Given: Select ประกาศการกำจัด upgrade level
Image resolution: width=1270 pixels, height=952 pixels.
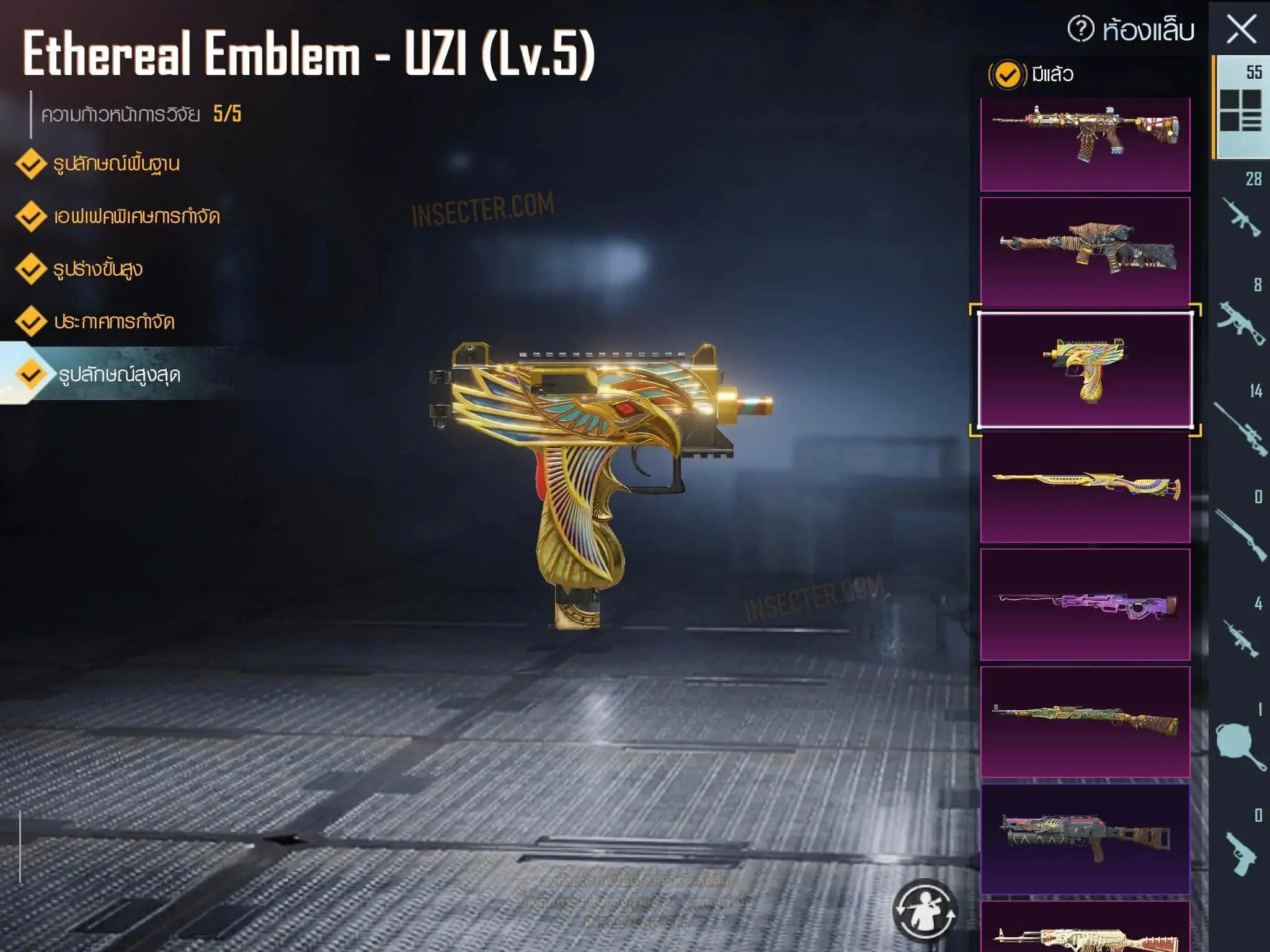Looking at the screenshot, I should [x=113, y=322].
